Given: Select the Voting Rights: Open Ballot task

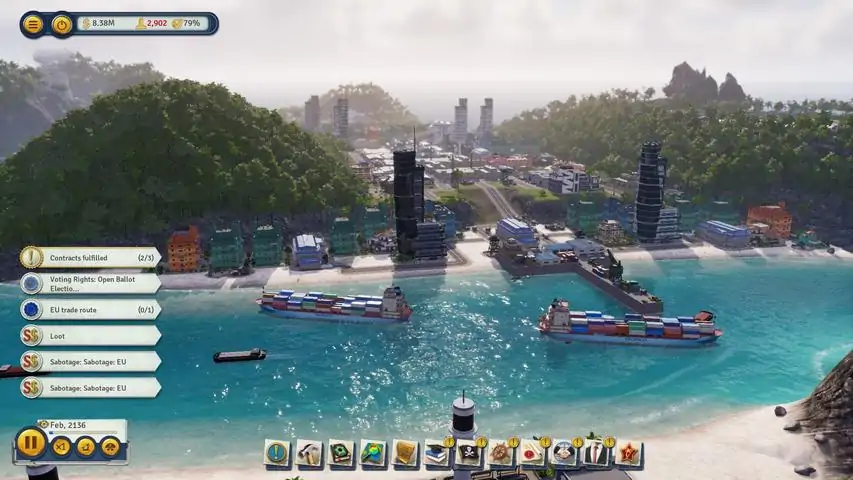Looking at the screenshot, I should (90, 283).
